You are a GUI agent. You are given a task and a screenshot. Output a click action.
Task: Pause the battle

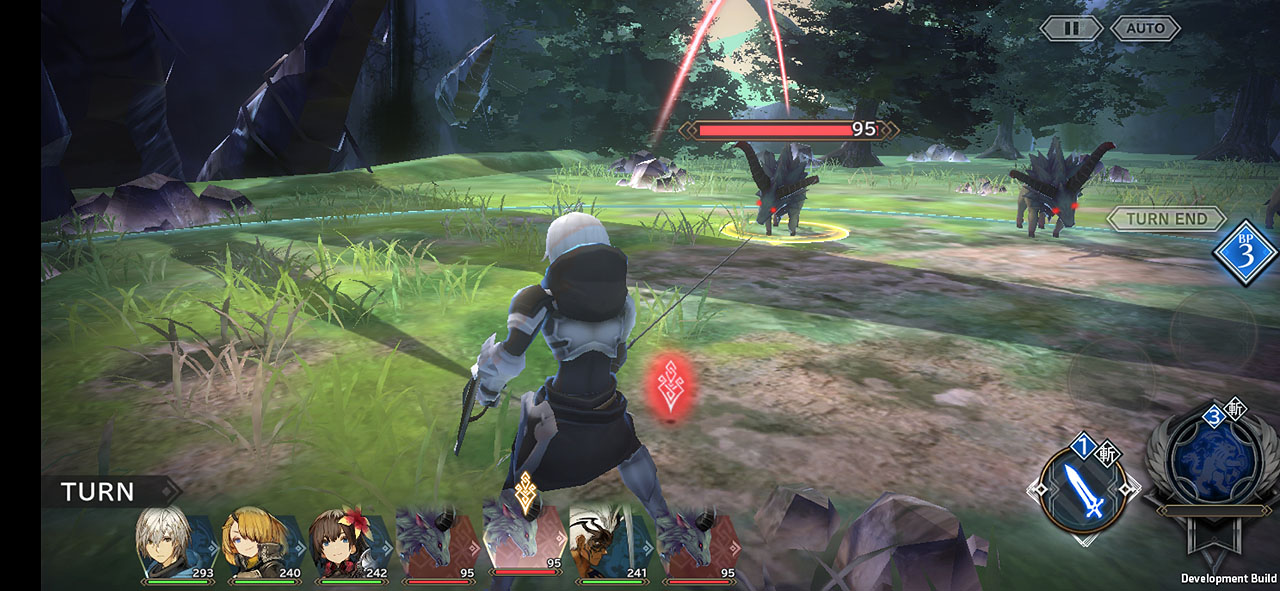point(1071,28)
